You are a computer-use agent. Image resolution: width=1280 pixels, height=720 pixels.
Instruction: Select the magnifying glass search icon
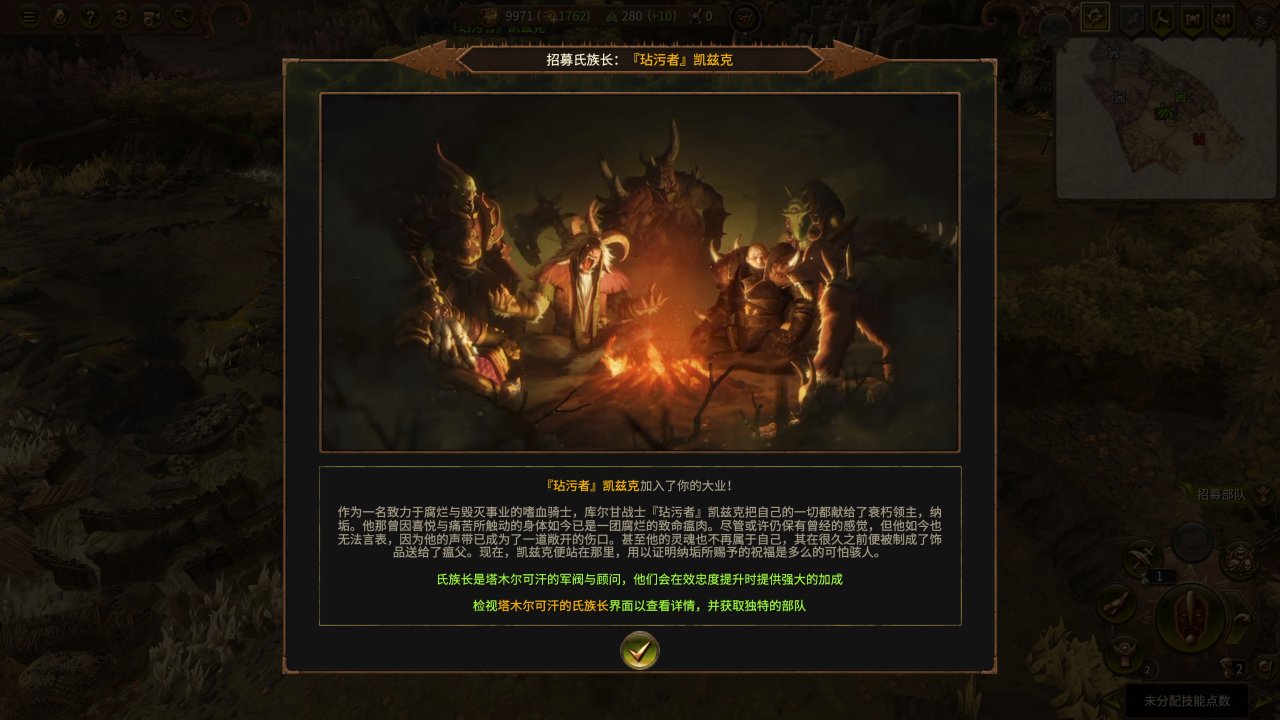(180, 16)
